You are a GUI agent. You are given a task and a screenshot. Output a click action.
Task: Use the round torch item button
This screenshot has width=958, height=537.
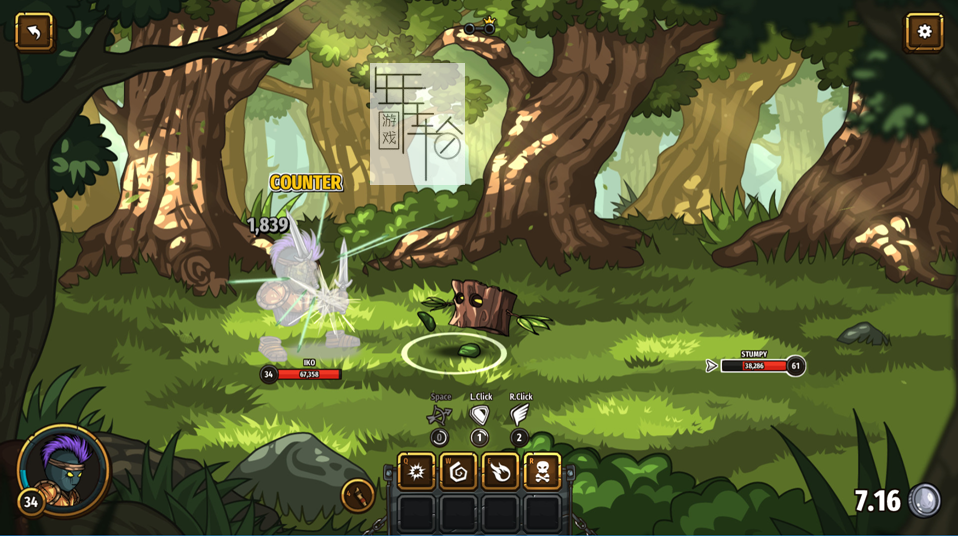point(358,495)
